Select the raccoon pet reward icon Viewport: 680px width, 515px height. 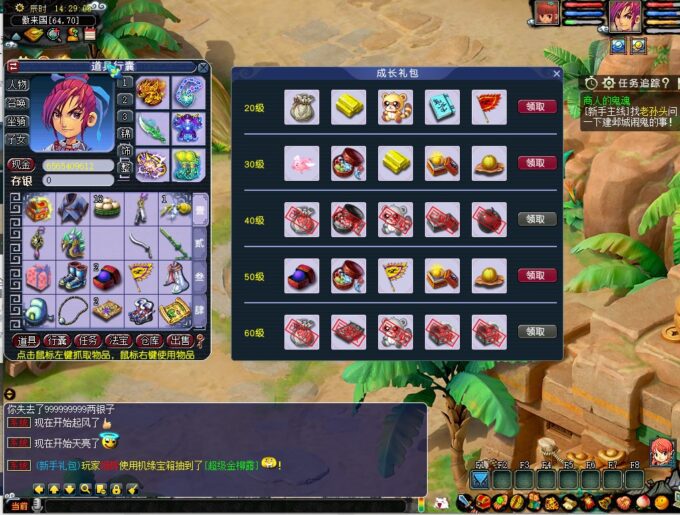click(395, 107)
